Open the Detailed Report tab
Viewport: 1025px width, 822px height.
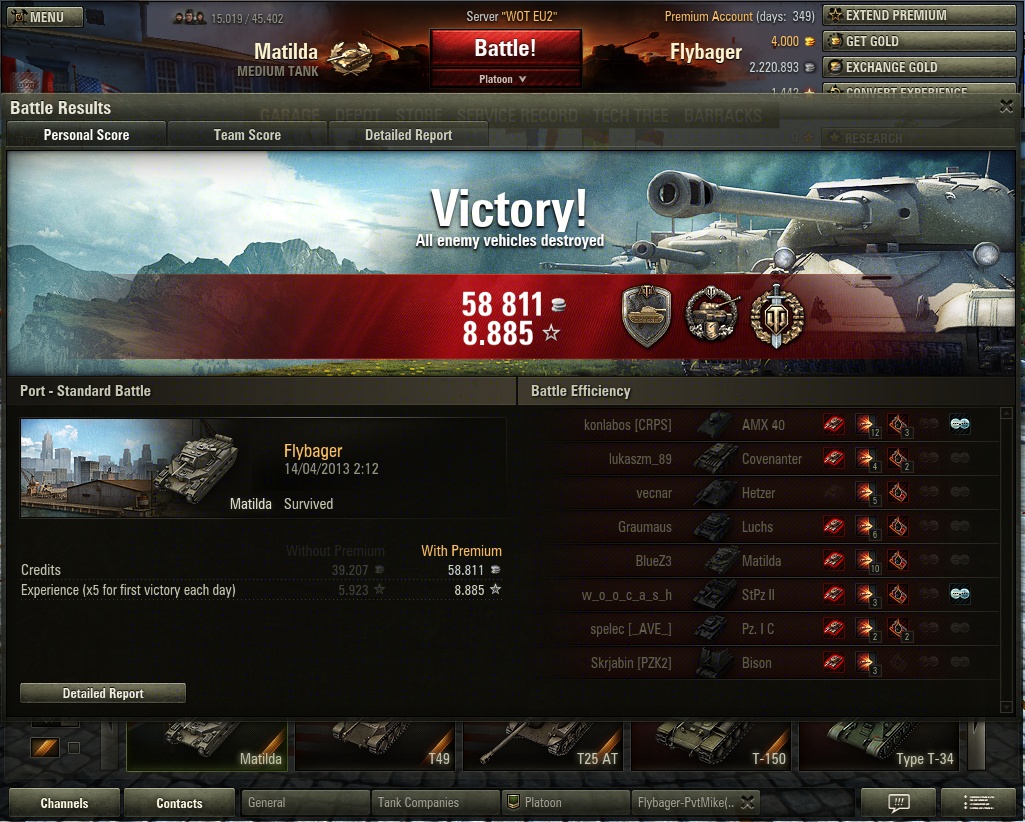click(408, 135)
